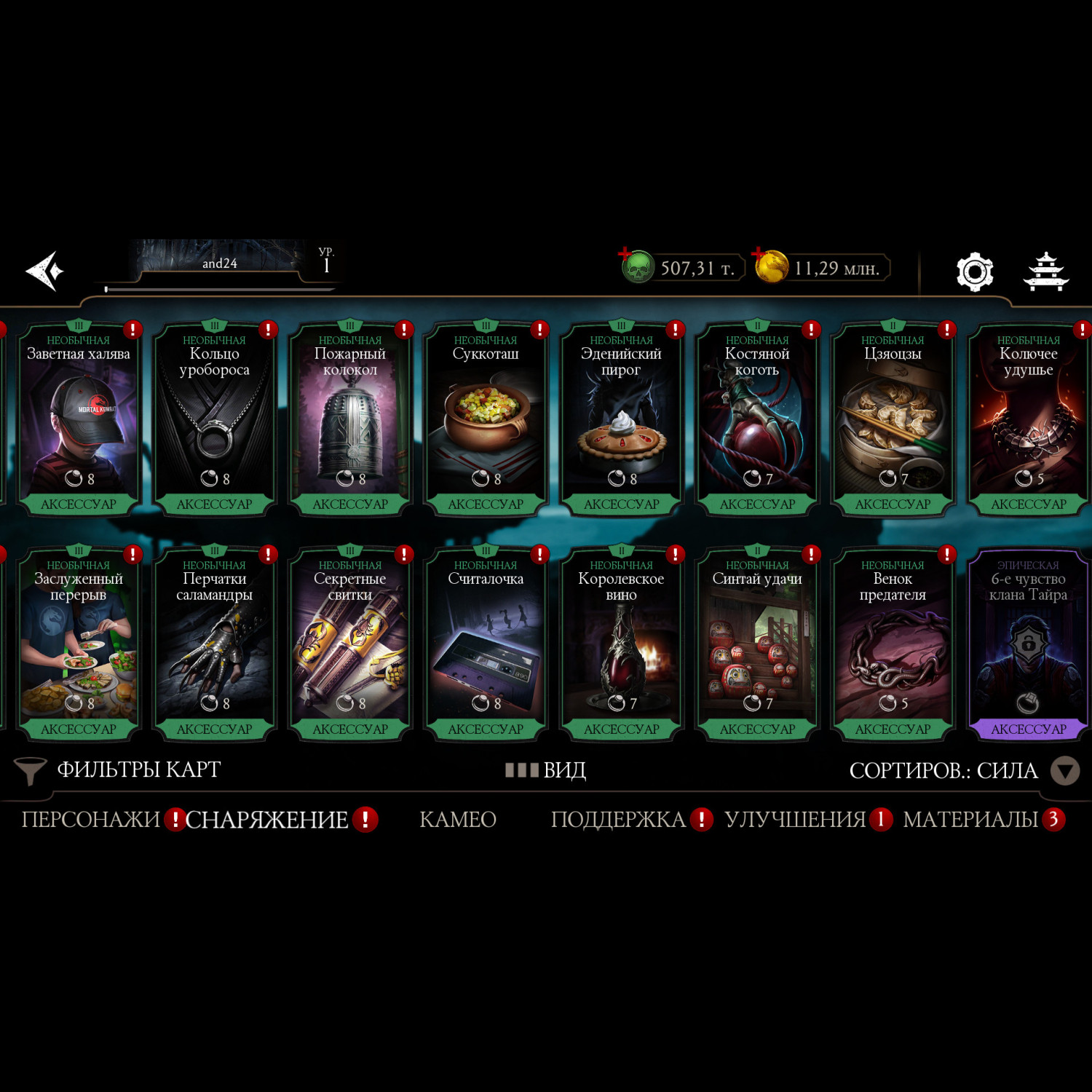Pick the Королевское вино card
Image resolution: width=1092 pixels, height=1092 pixels.
[x=622, y=645]
